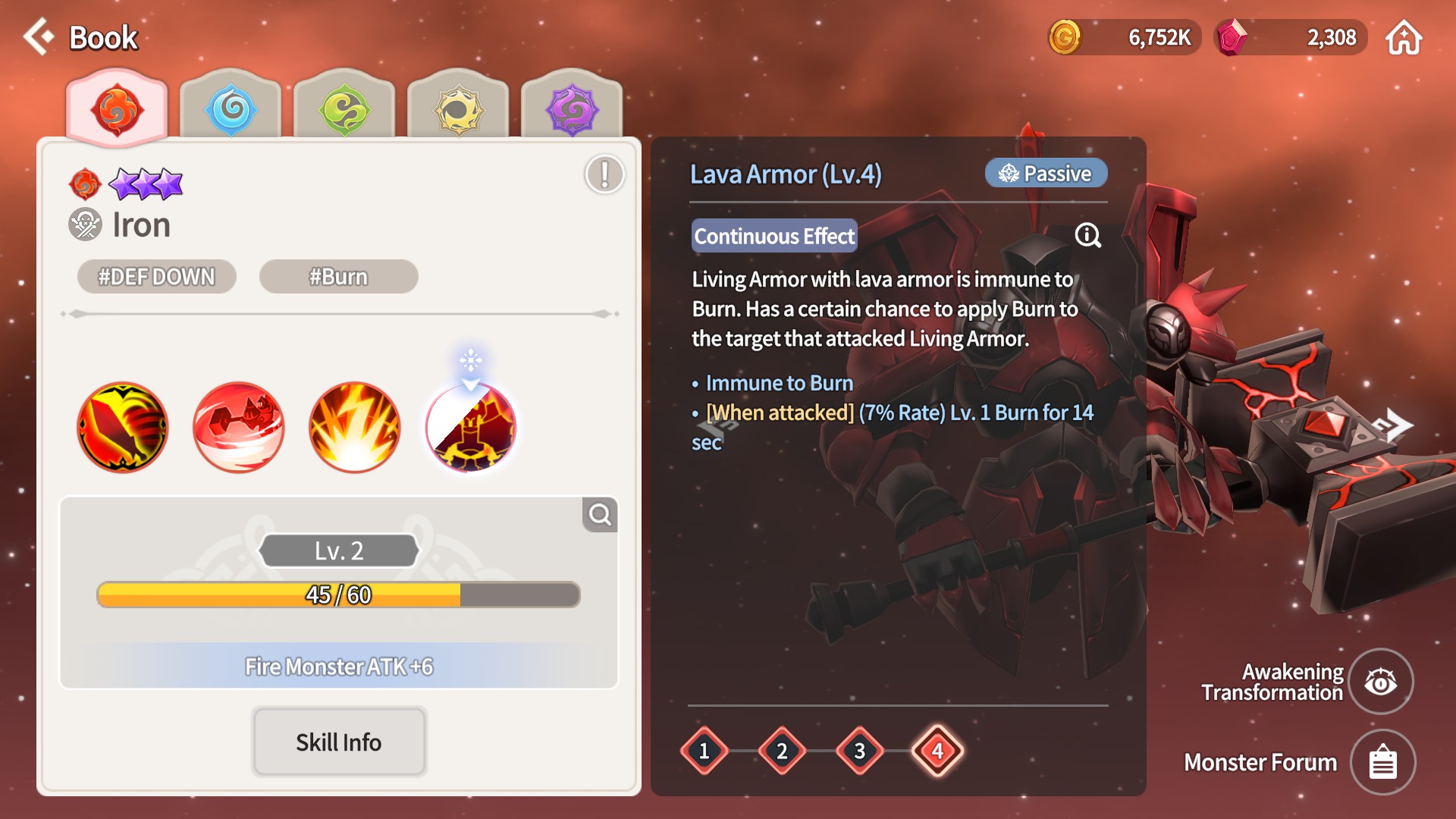Toggle Awakening Transformation view
1456x819 pixels.
[x=1381, y=682]
